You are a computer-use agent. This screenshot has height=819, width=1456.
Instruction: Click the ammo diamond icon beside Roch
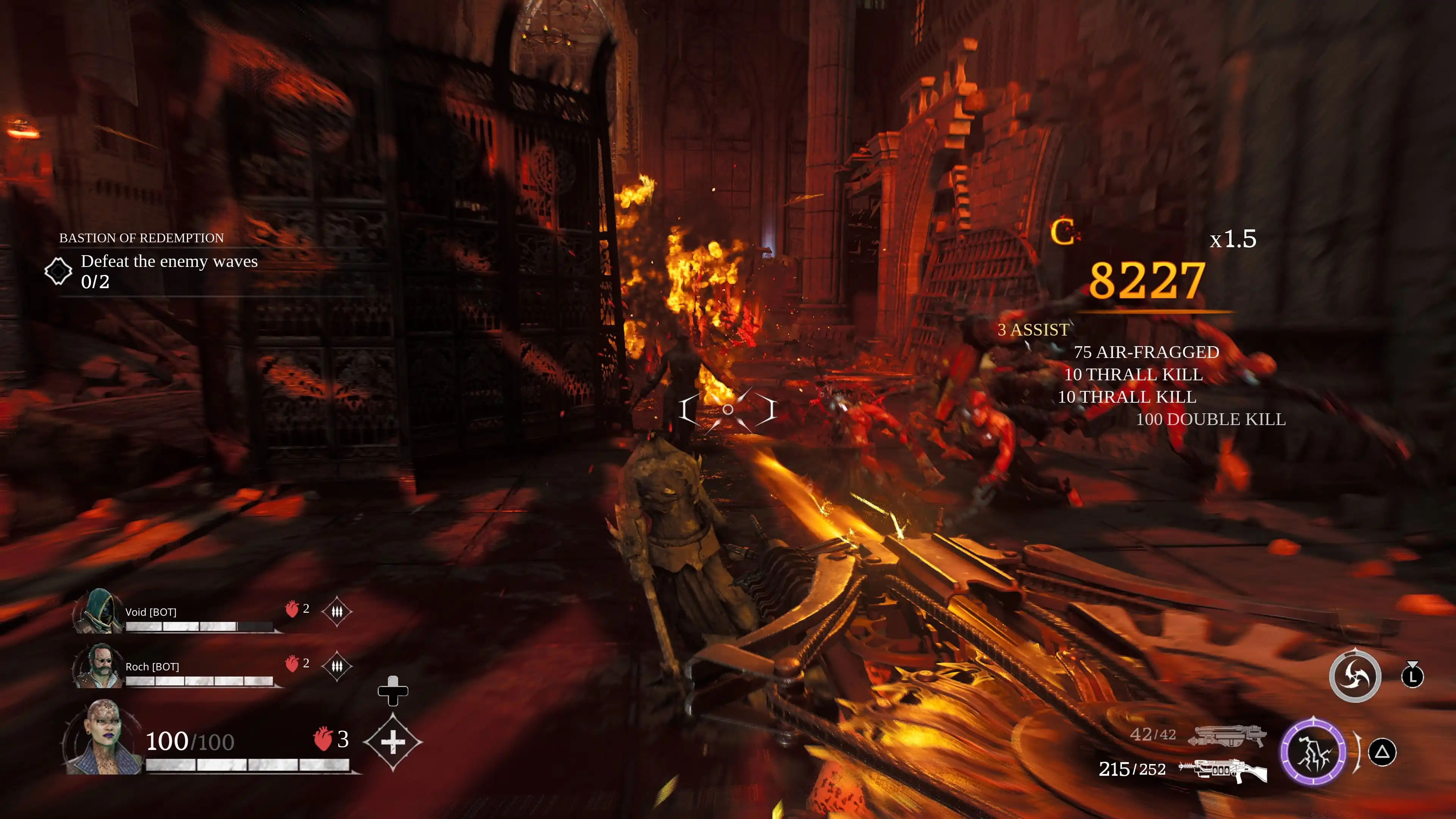[x=337, y=666]
